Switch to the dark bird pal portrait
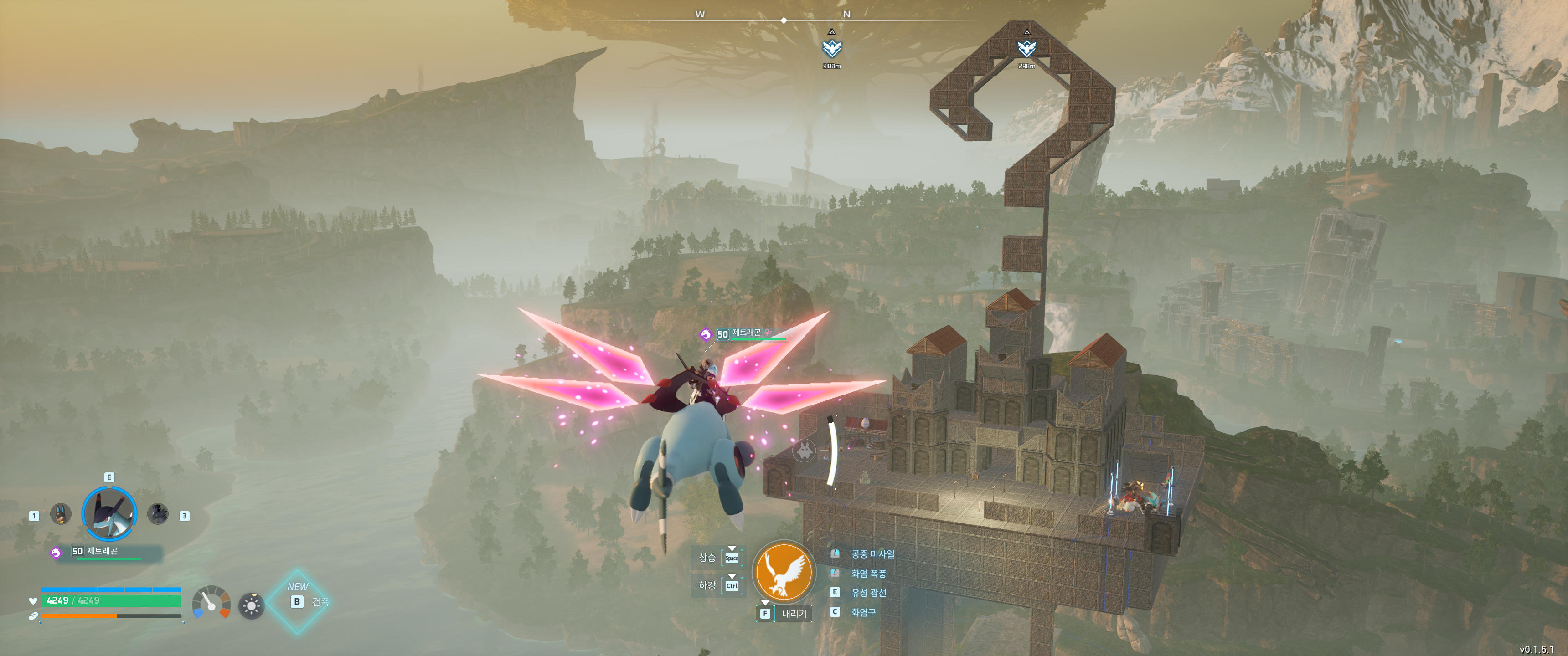This screenshot has width=1568, height=656. coord(158,514)
